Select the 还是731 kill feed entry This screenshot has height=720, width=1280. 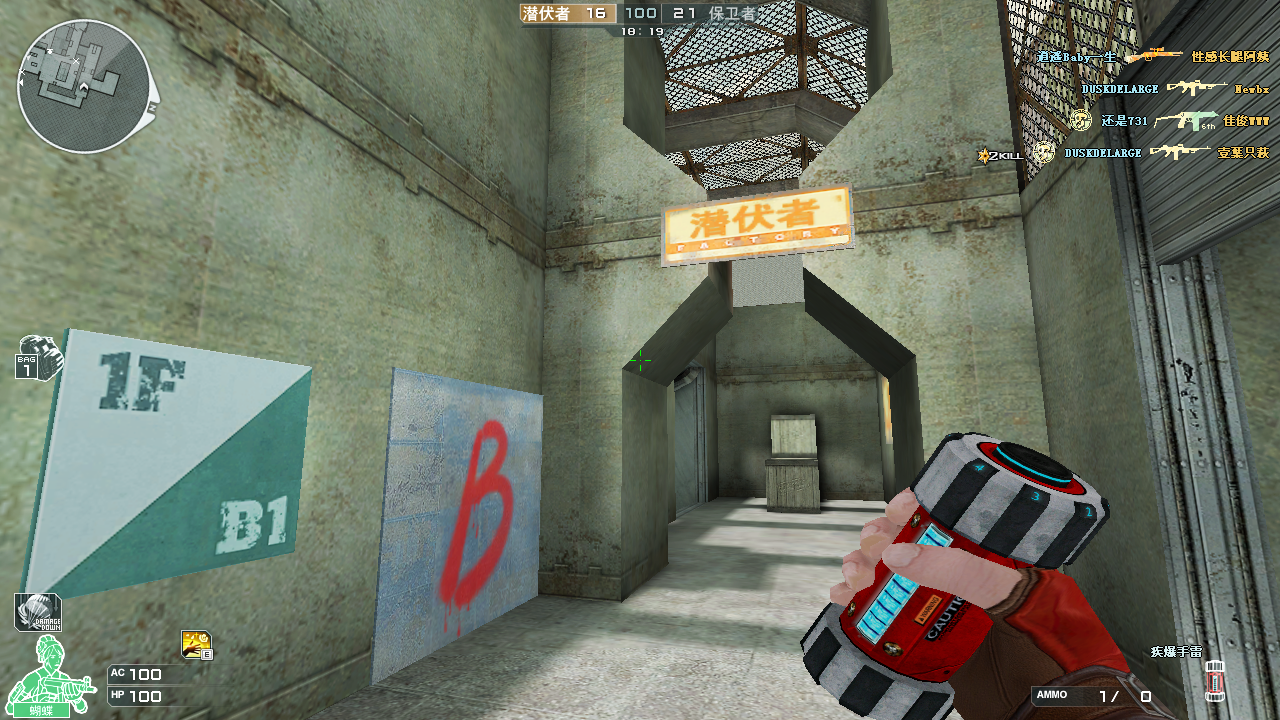click(x=1170, y=121)
